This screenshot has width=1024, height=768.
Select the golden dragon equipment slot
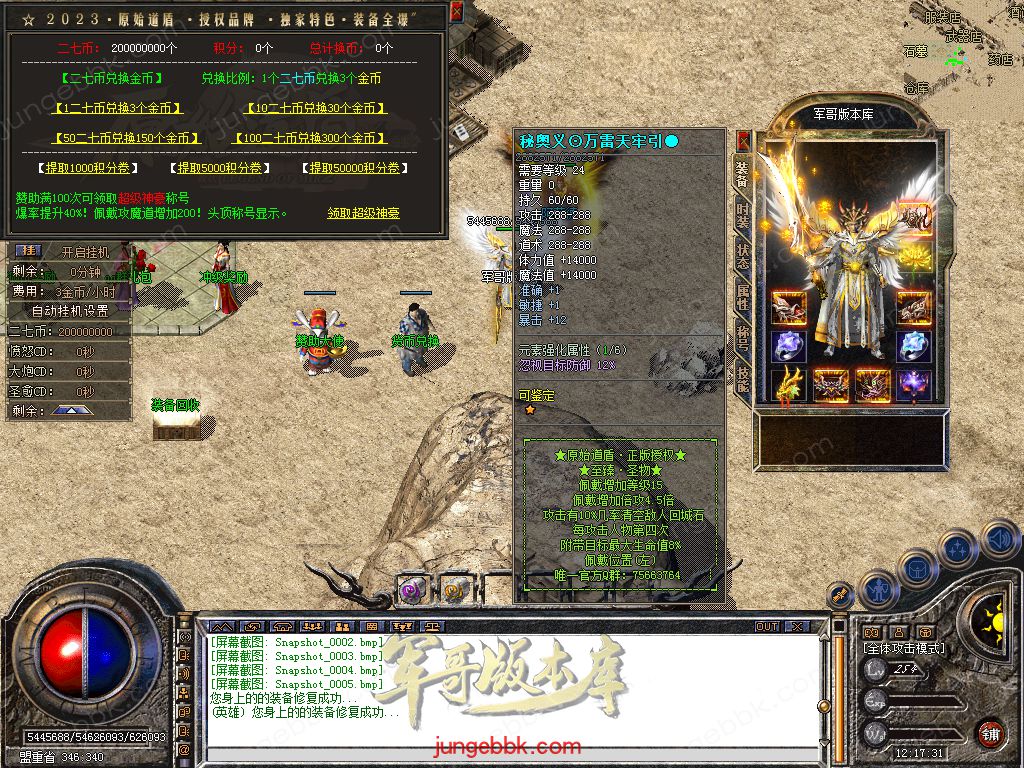click(788, 383)
